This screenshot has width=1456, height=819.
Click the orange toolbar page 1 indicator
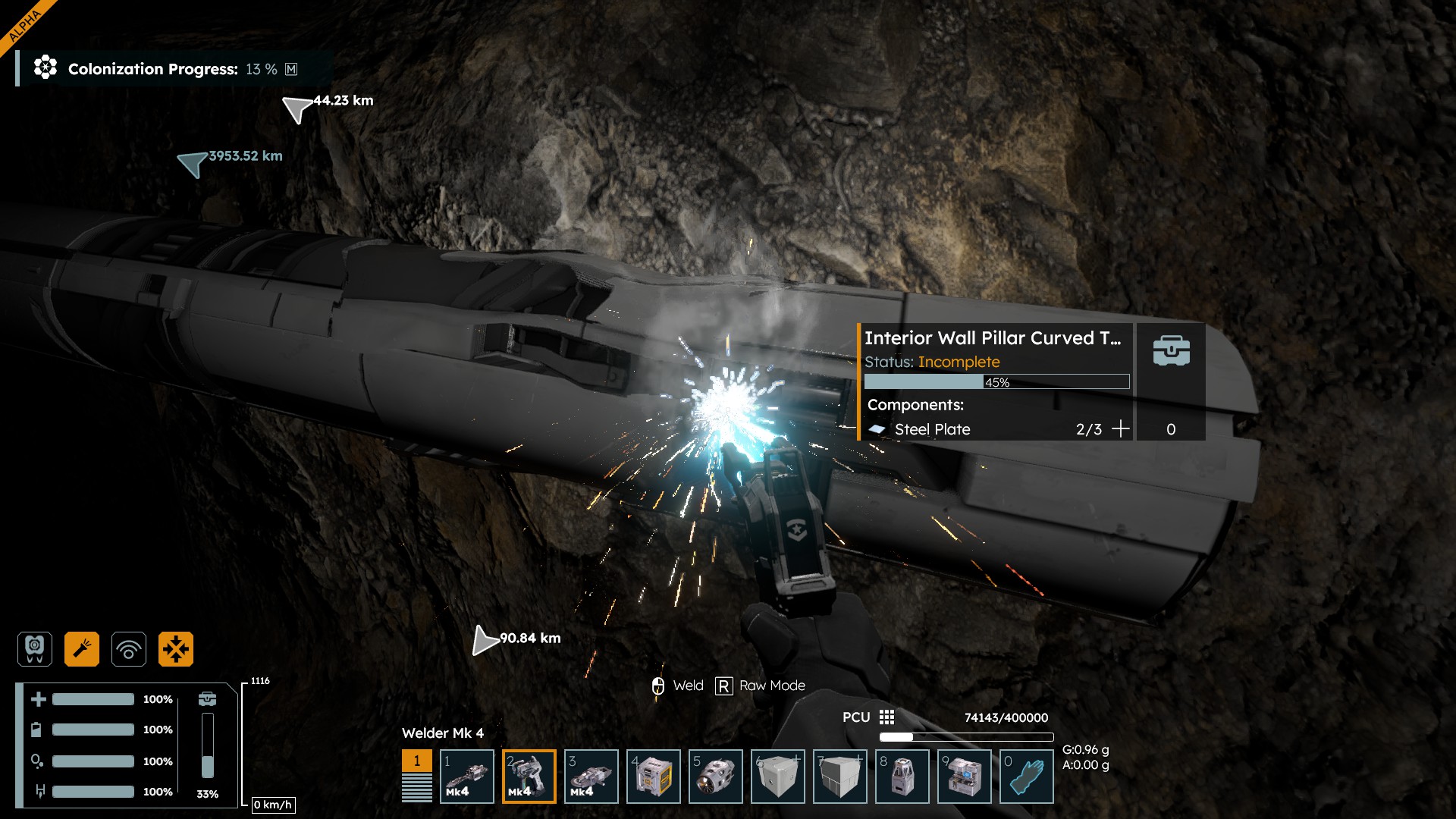click(x=416, y=761)
